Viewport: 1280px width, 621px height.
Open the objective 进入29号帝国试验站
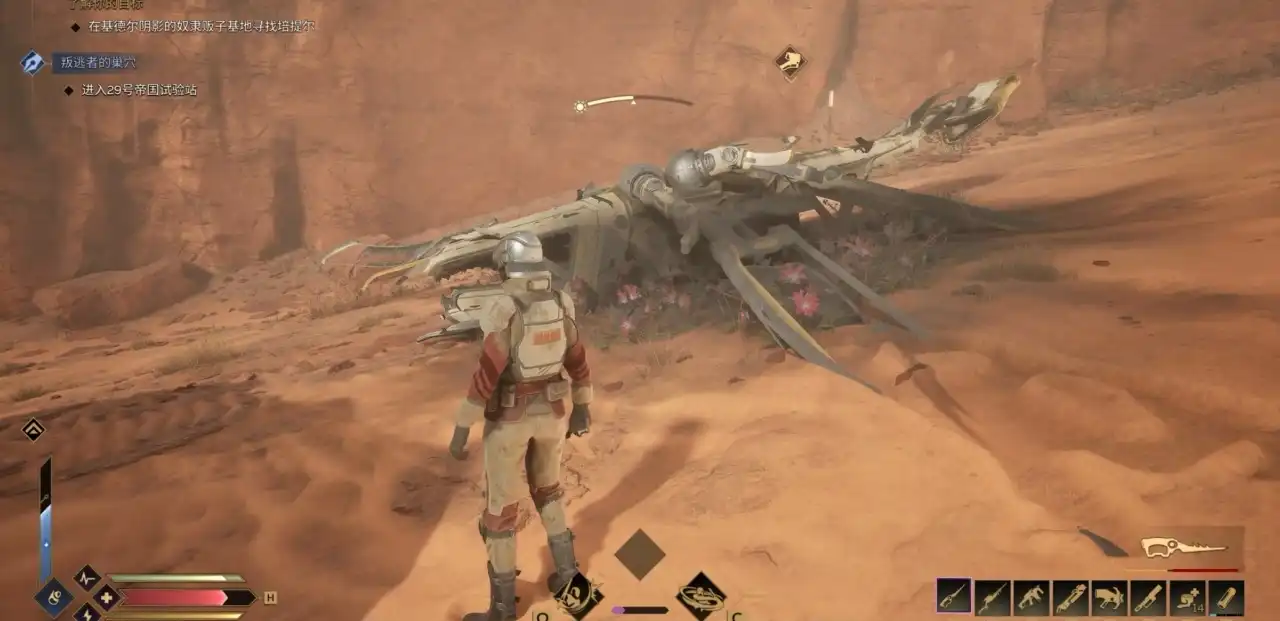point(138,90)
